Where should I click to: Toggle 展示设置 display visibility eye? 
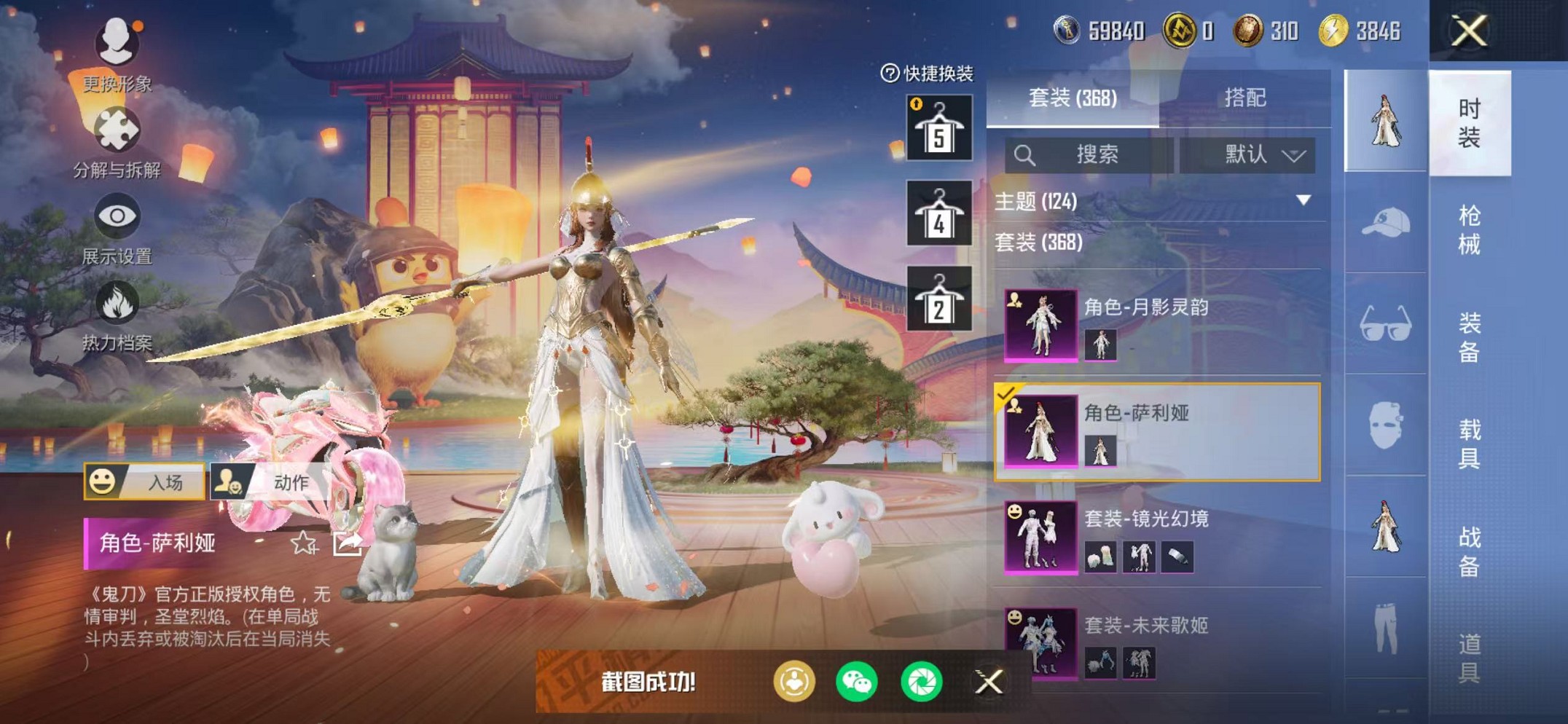click(x=117, y=214)
